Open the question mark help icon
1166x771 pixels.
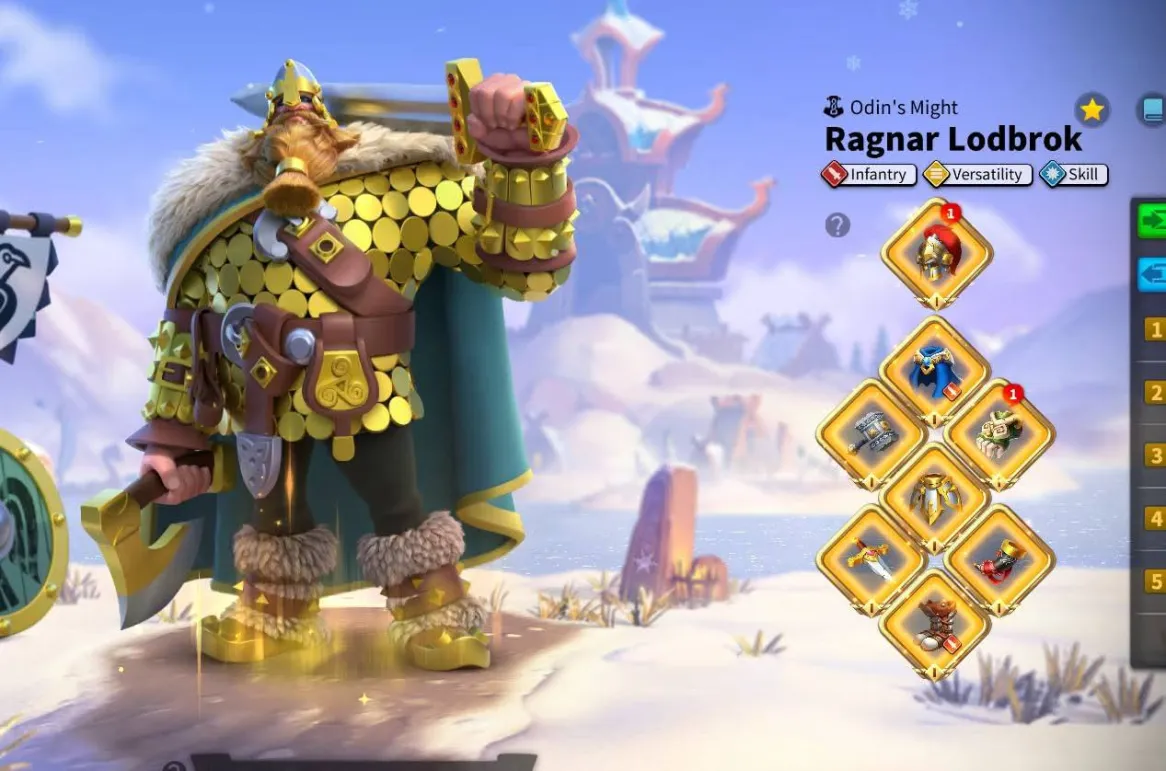837,225
